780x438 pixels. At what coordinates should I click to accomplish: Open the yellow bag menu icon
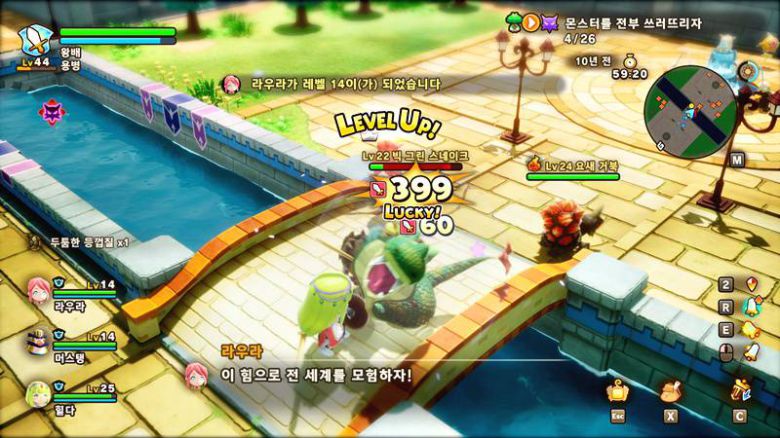click(618, 390)
